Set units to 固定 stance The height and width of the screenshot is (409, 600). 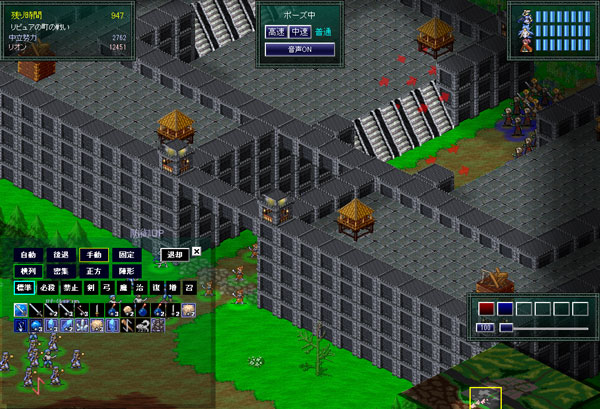coord(125,254)
